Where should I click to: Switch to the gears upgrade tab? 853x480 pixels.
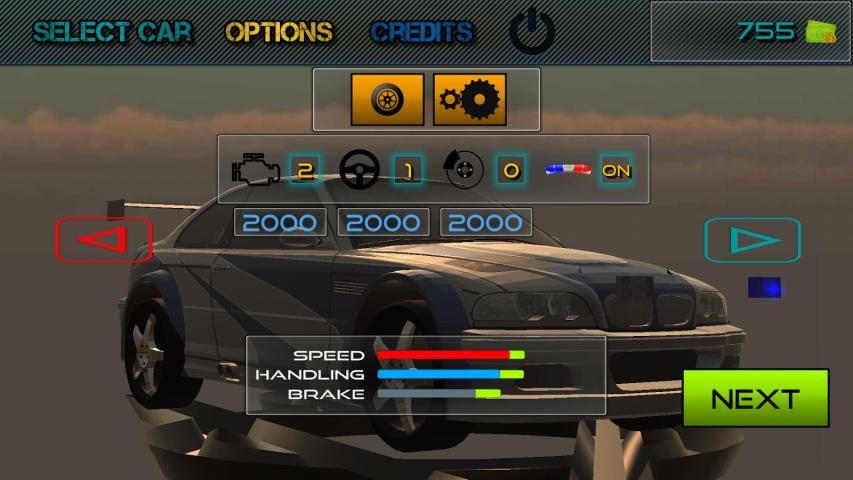pos(469,100)
